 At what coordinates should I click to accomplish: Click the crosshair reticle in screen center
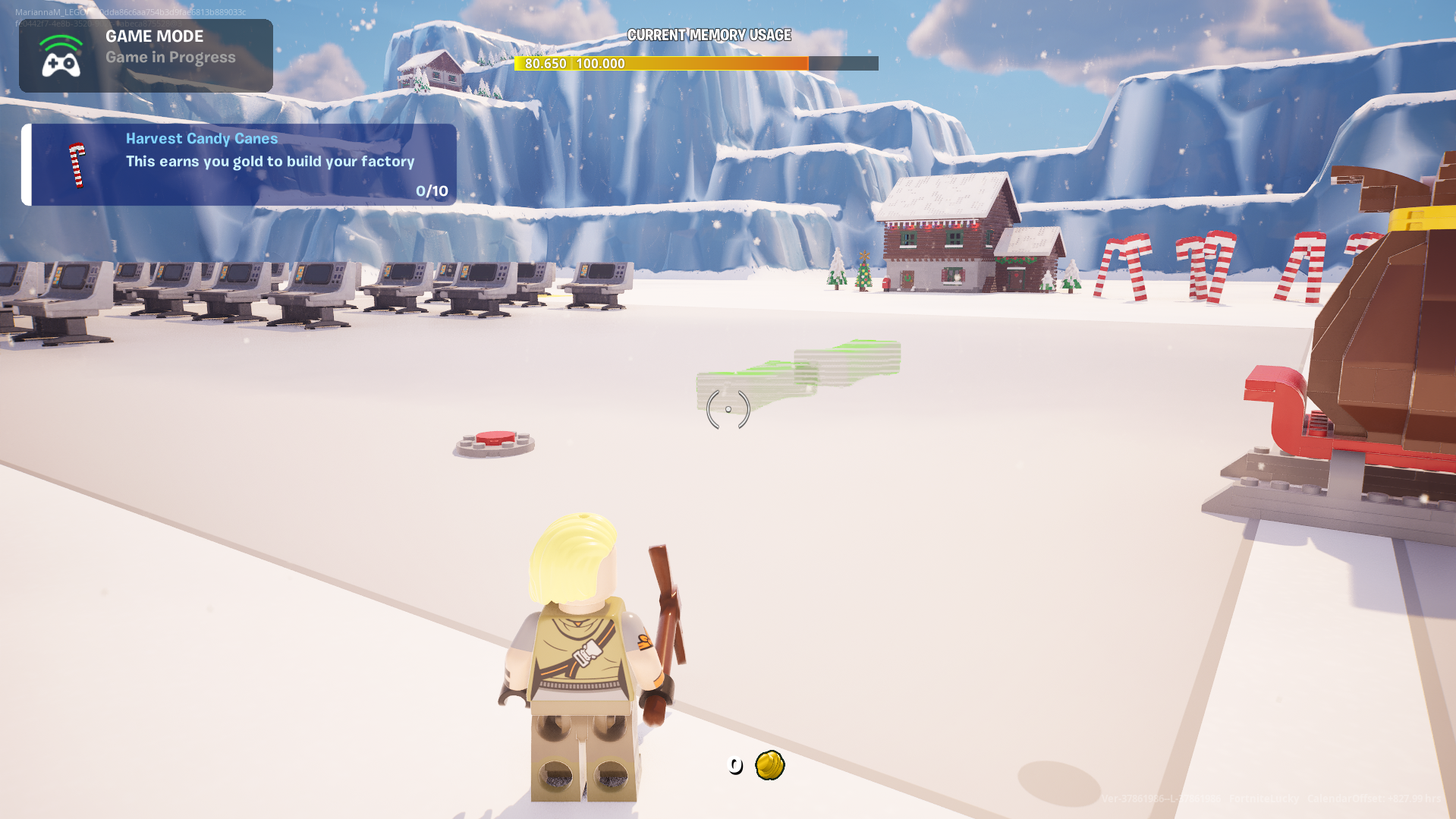(x=728, y=409)
